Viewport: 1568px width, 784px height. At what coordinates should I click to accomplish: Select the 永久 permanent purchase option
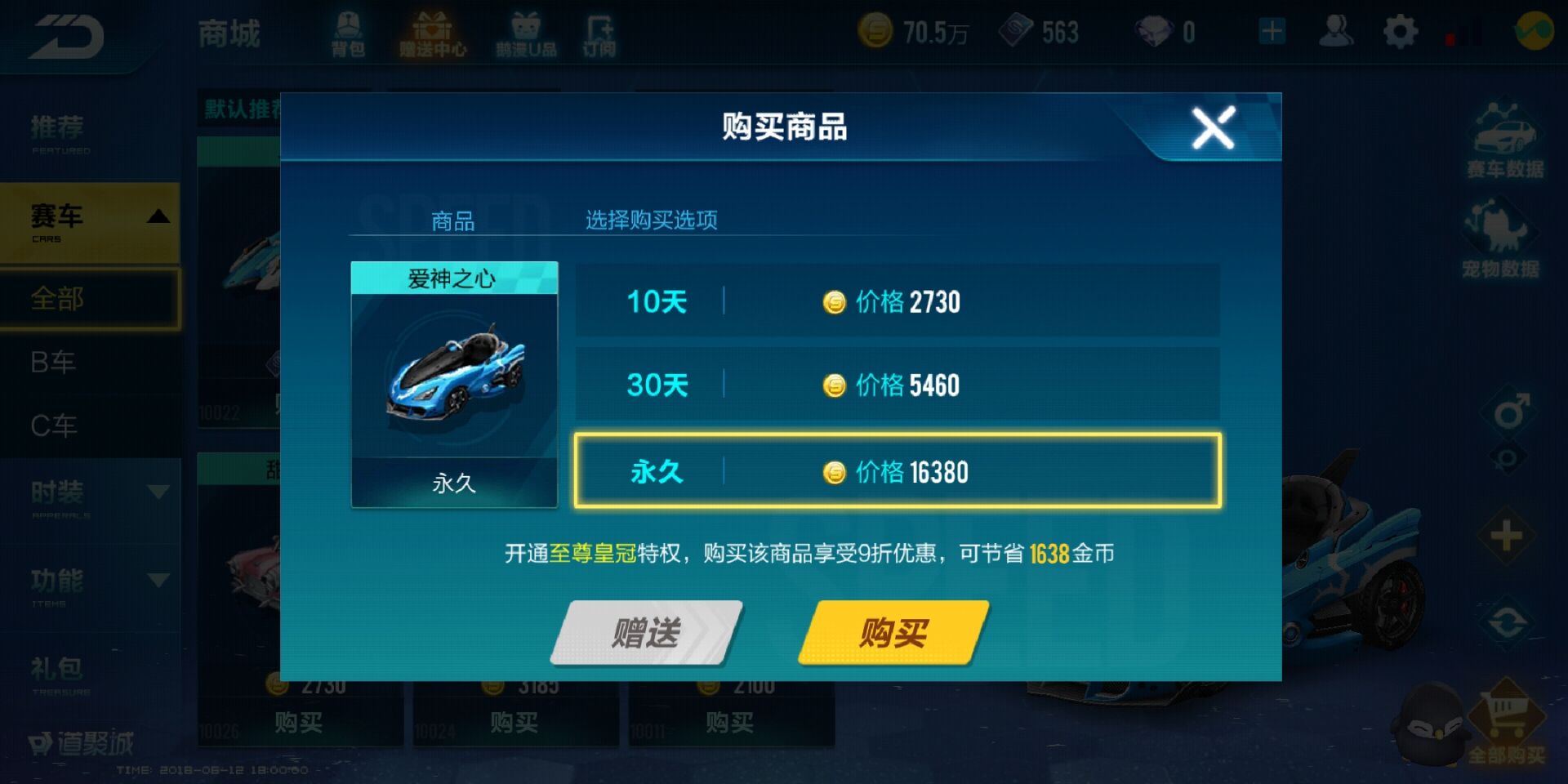pyautogui.click(x=898, y=472)
